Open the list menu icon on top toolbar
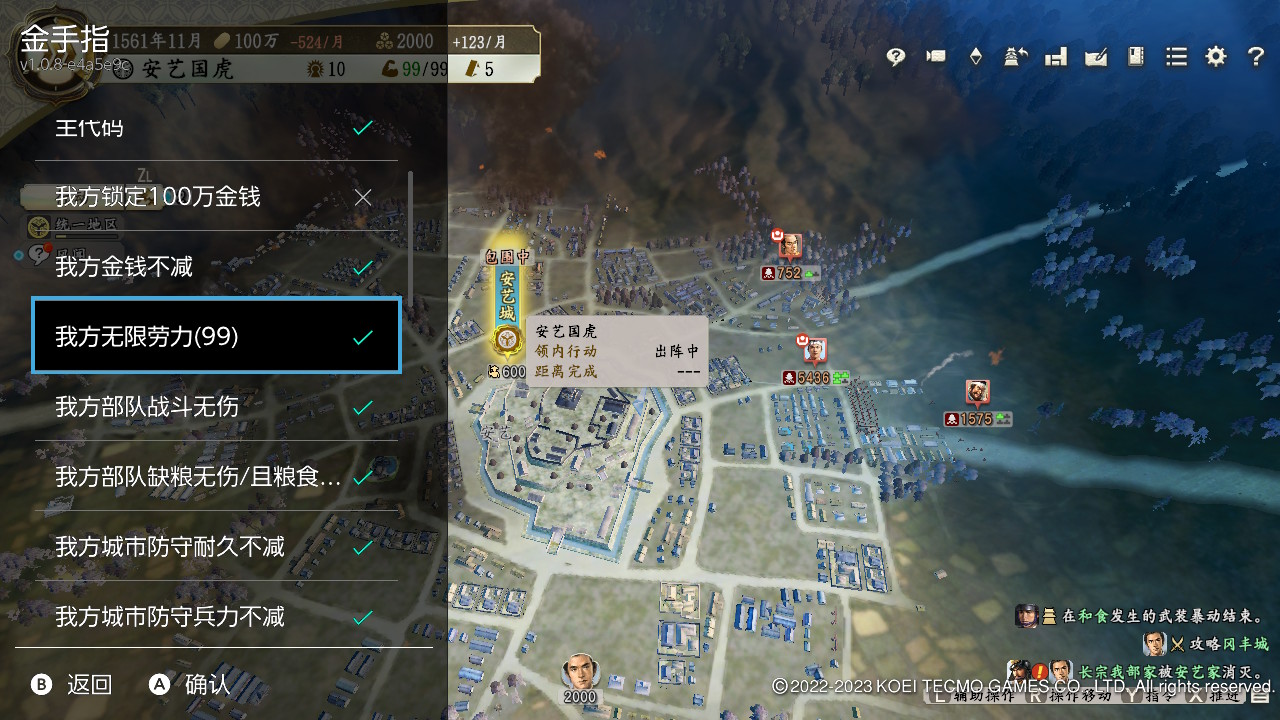 pyautogui.click(x=1175, y=57)
